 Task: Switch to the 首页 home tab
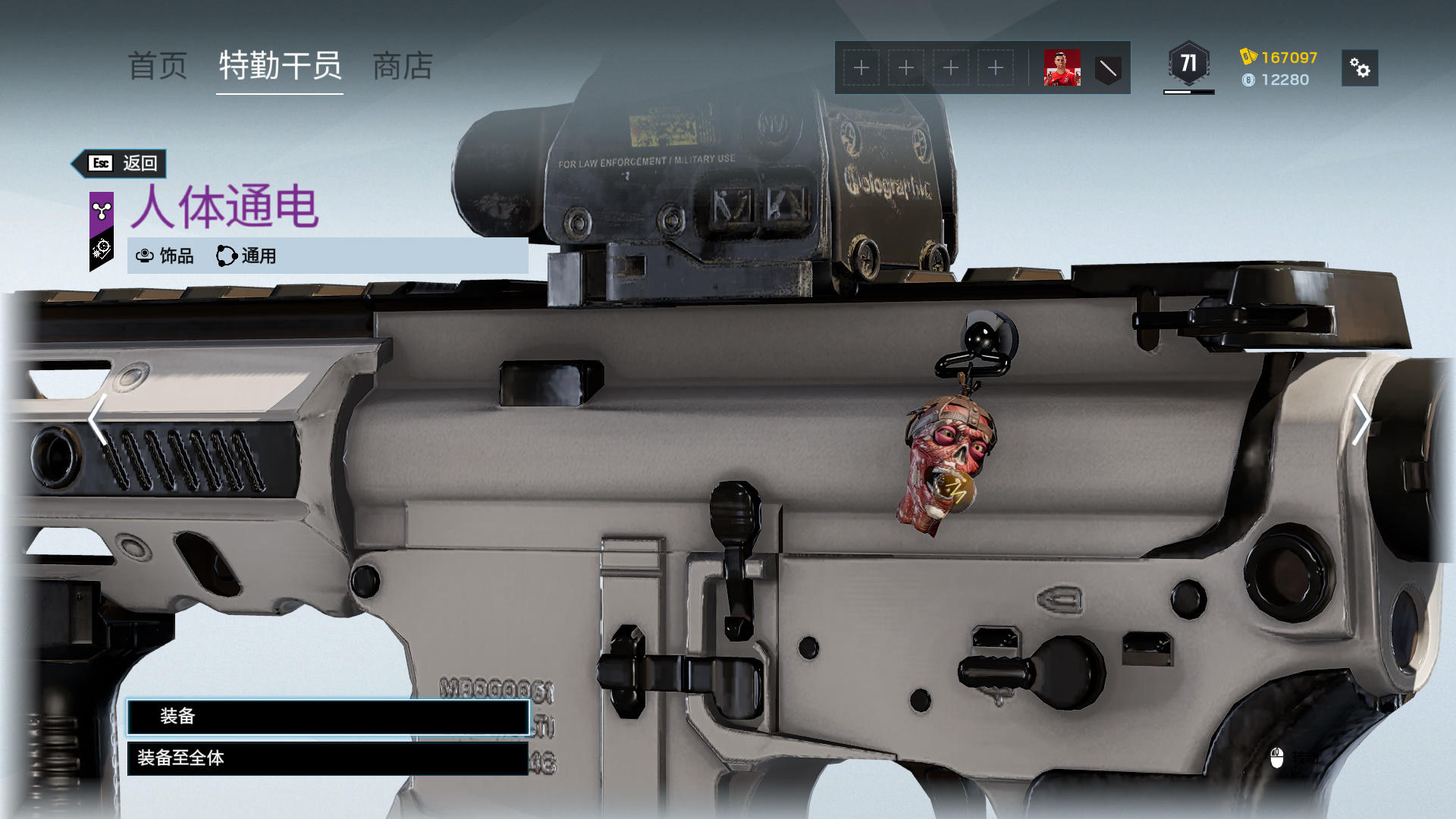point(157,67)
